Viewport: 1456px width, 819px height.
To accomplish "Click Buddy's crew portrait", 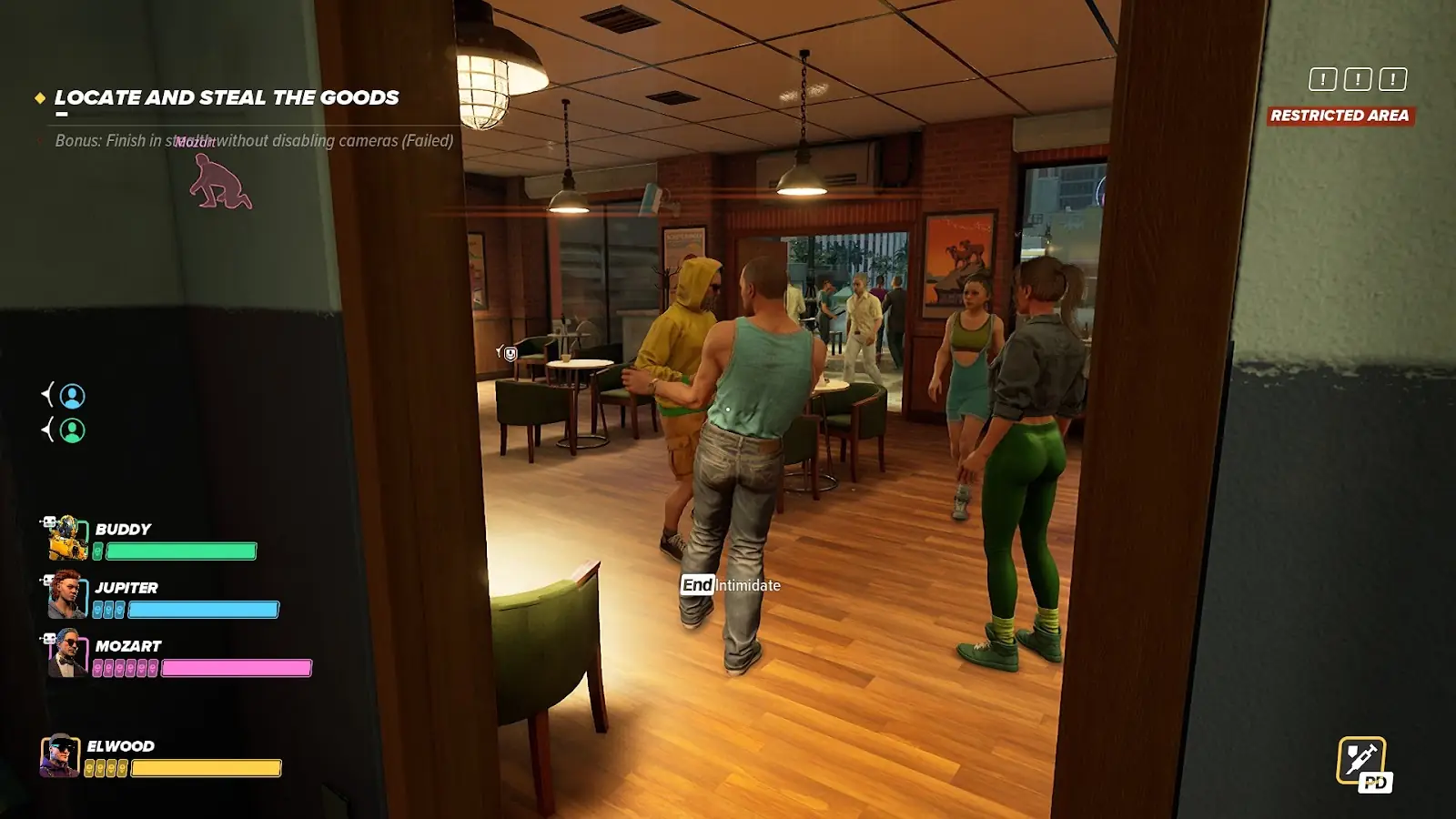I will 67,538.
